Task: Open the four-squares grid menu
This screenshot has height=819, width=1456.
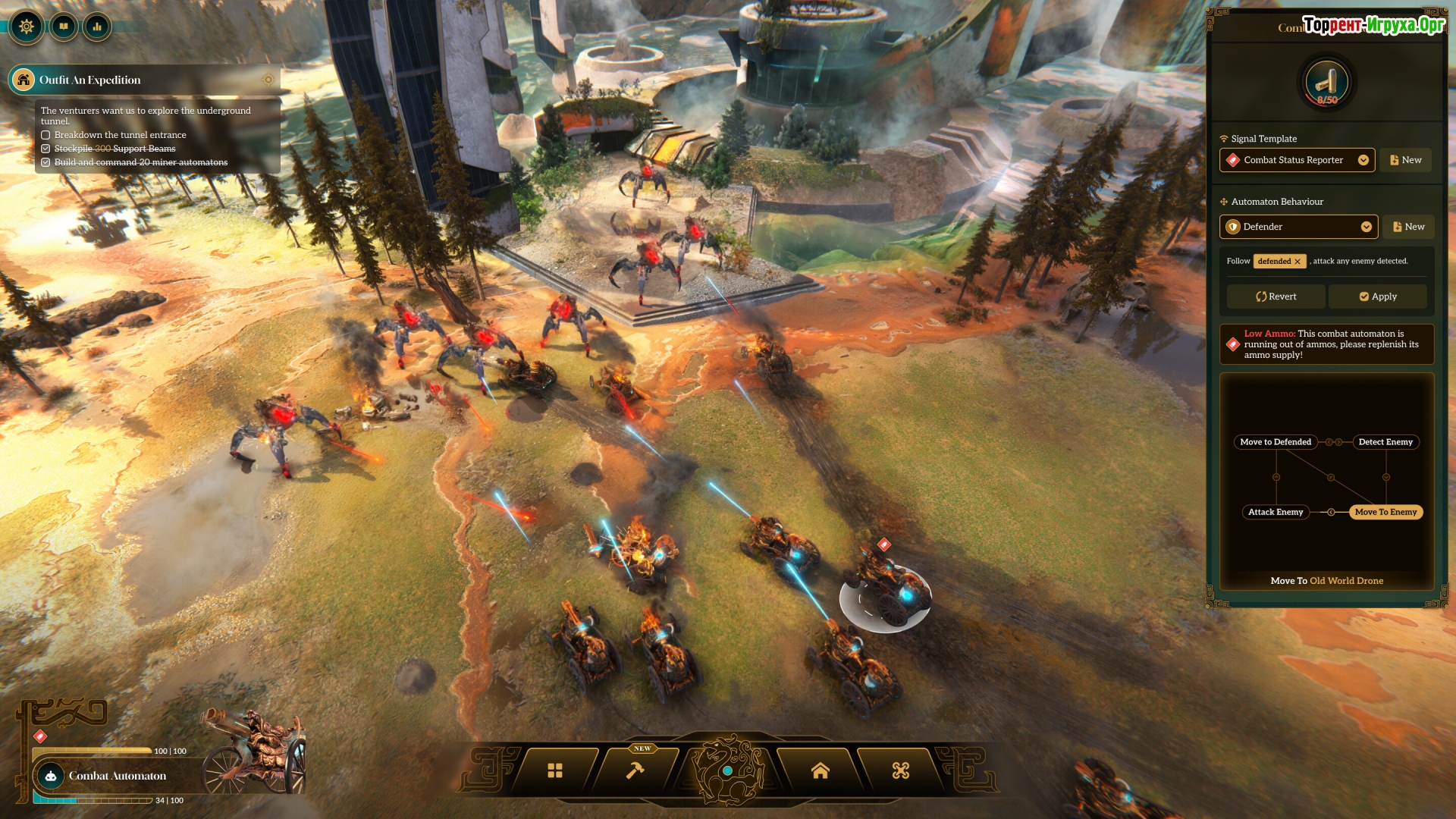Action: 555,771
